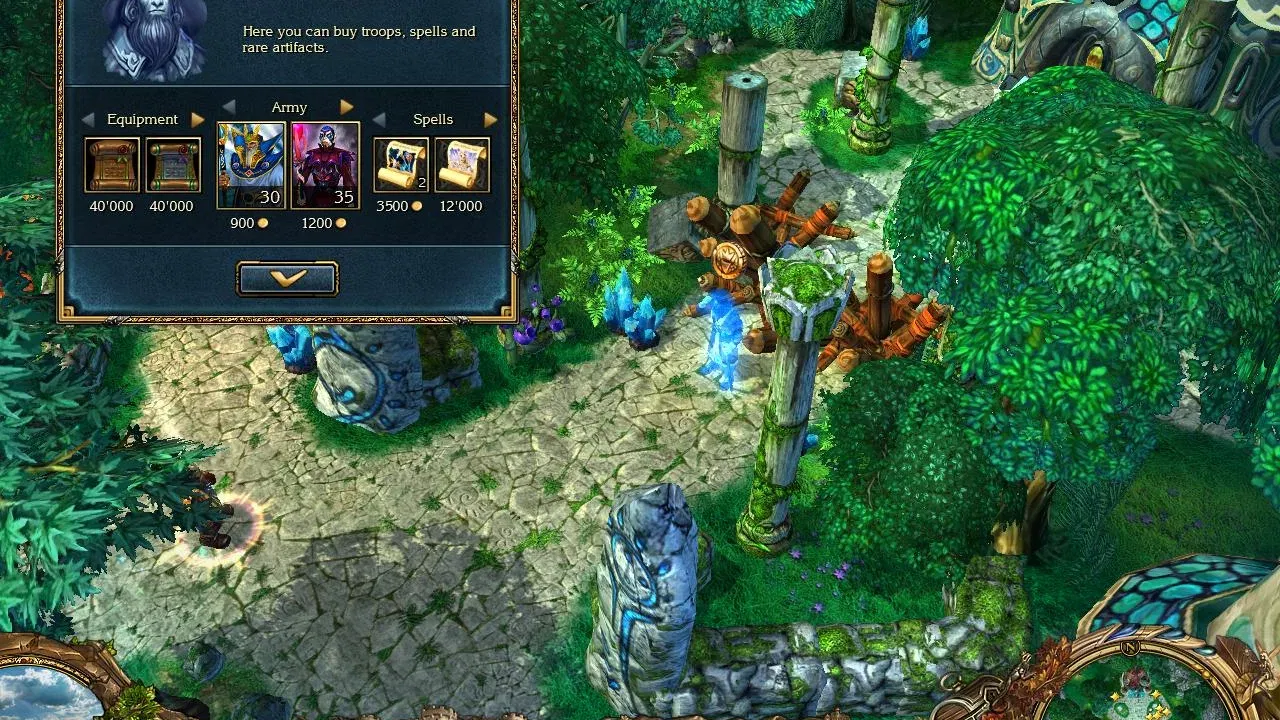Browse next page of Army units
The width and height of the screenshot is (1280, 720).
347,107
